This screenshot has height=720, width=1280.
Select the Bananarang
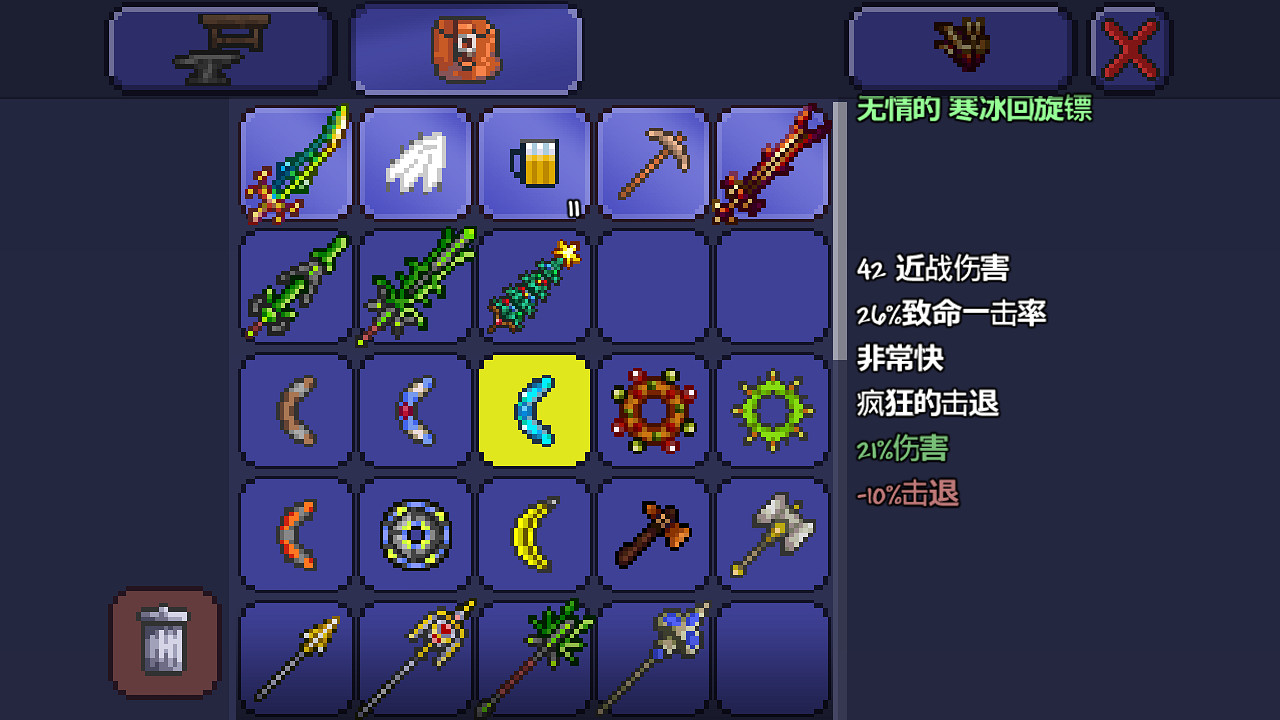534,533
